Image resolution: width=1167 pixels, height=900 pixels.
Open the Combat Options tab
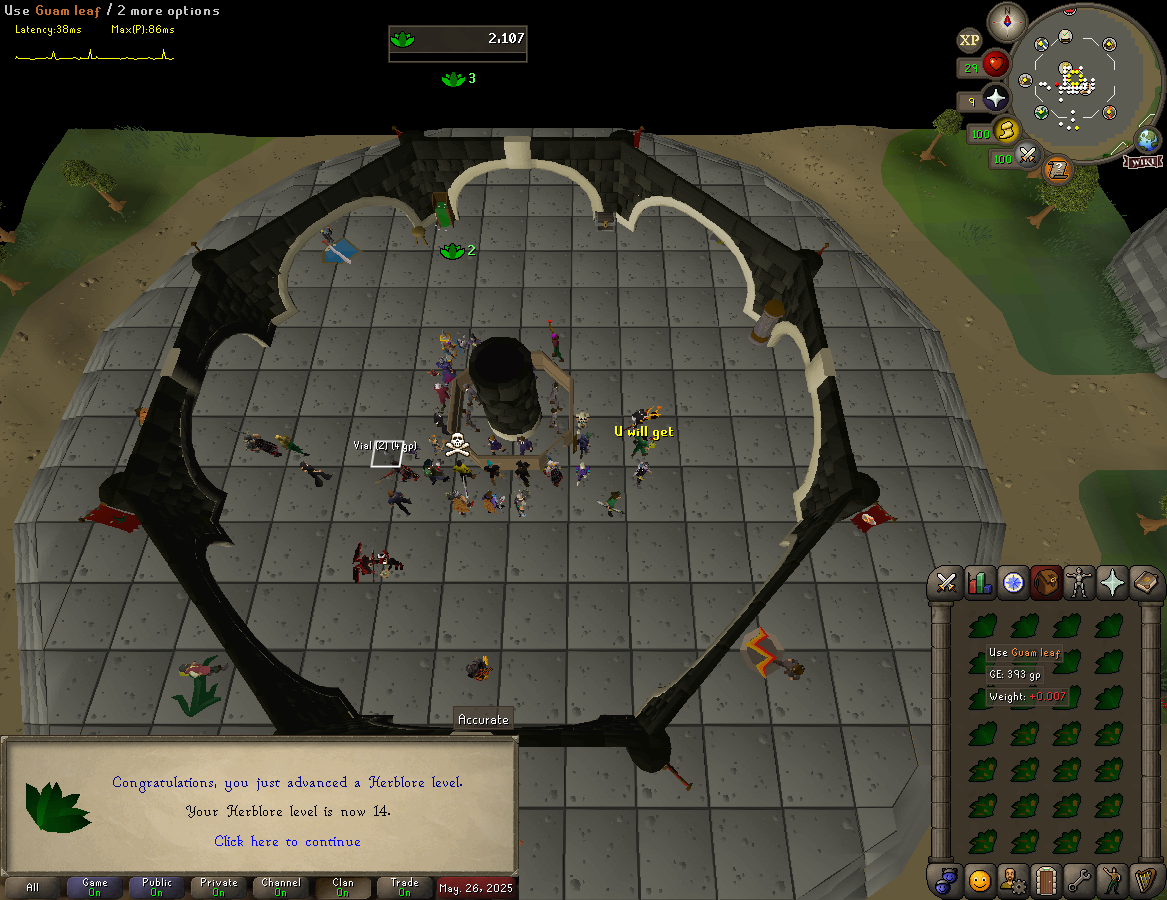(946, 582)
